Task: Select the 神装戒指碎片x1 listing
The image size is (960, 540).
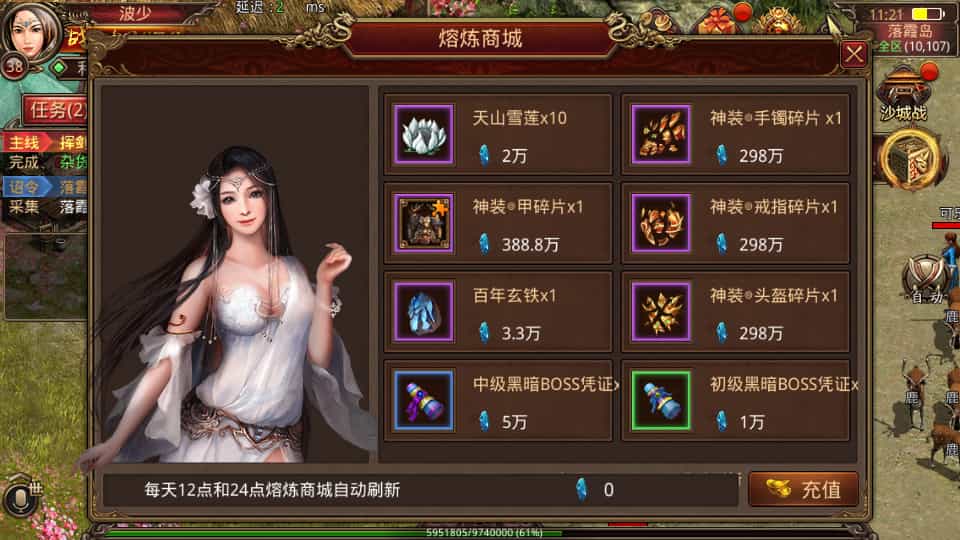Action: click(x=735, y=223)
